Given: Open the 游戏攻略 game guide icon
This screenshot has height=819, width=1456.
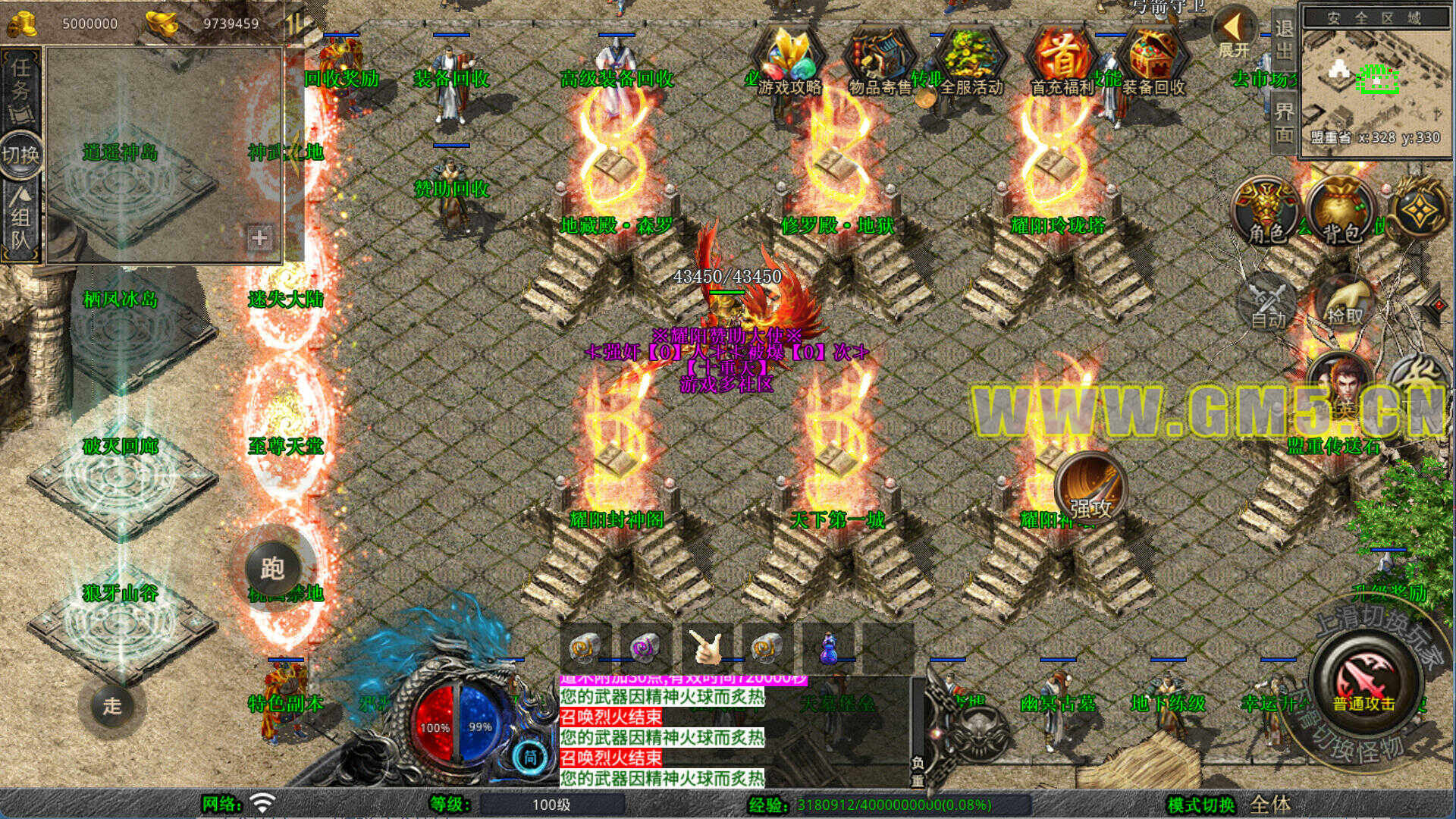Looking at the screenshot, I should click(x=789, y=59).
